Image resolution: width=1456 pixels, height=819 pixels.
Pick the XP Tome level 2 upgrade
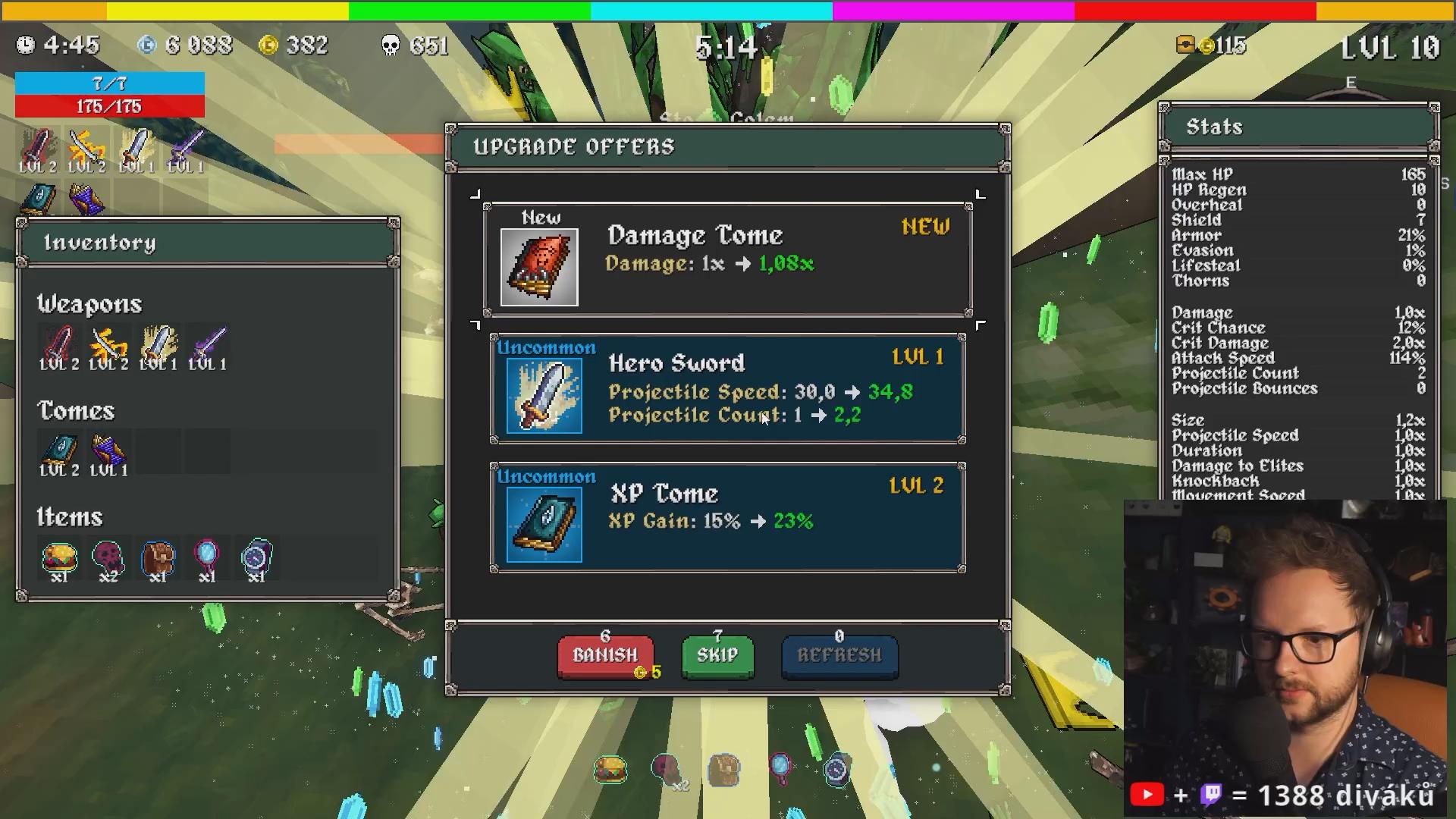click(x=728, y=517)
